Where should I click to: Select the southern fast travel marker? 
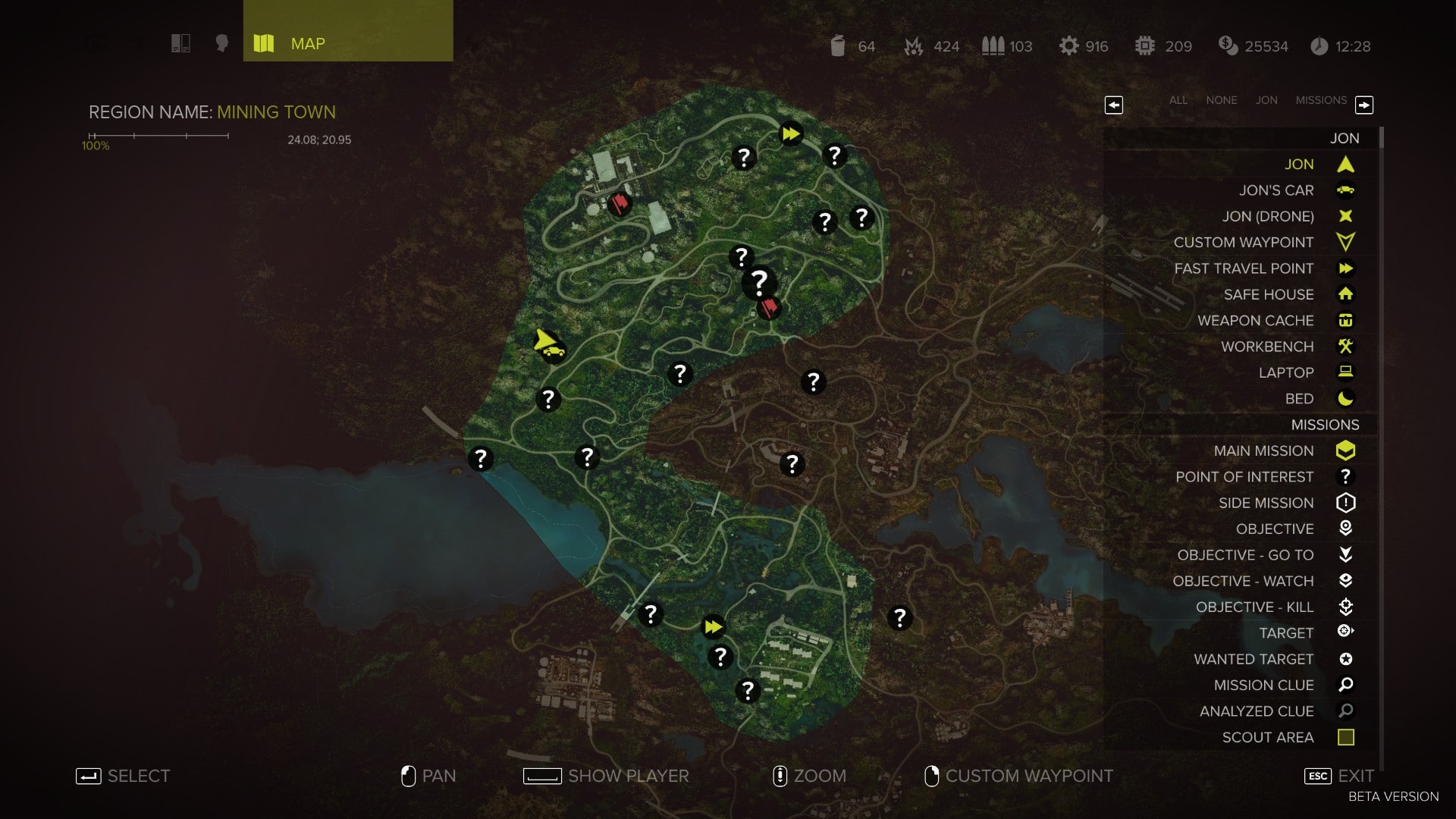[713, 626]
